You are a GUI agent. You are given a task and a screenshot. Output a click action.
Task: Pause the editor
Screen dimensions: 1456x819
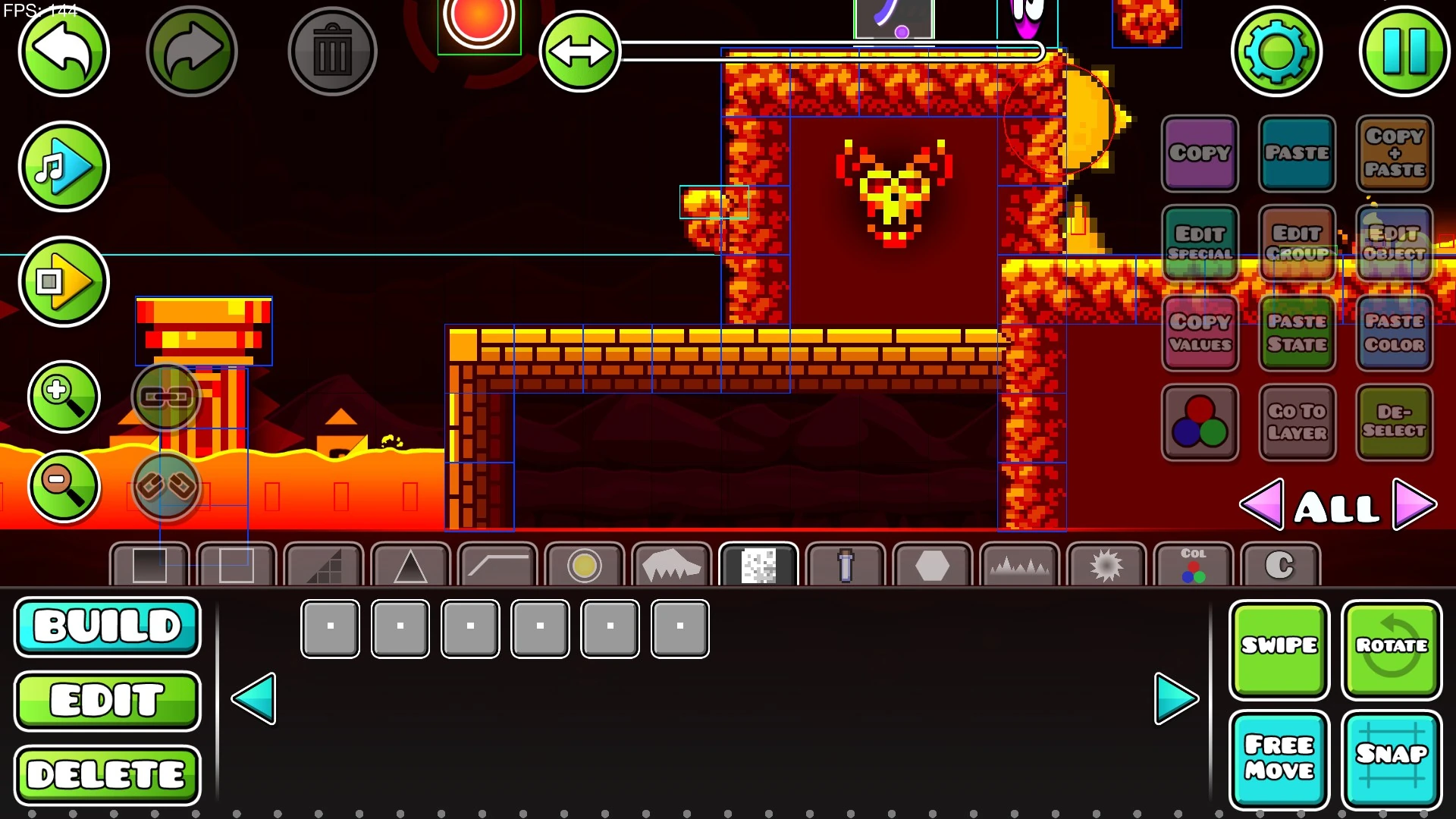(x=1407, y=51)
